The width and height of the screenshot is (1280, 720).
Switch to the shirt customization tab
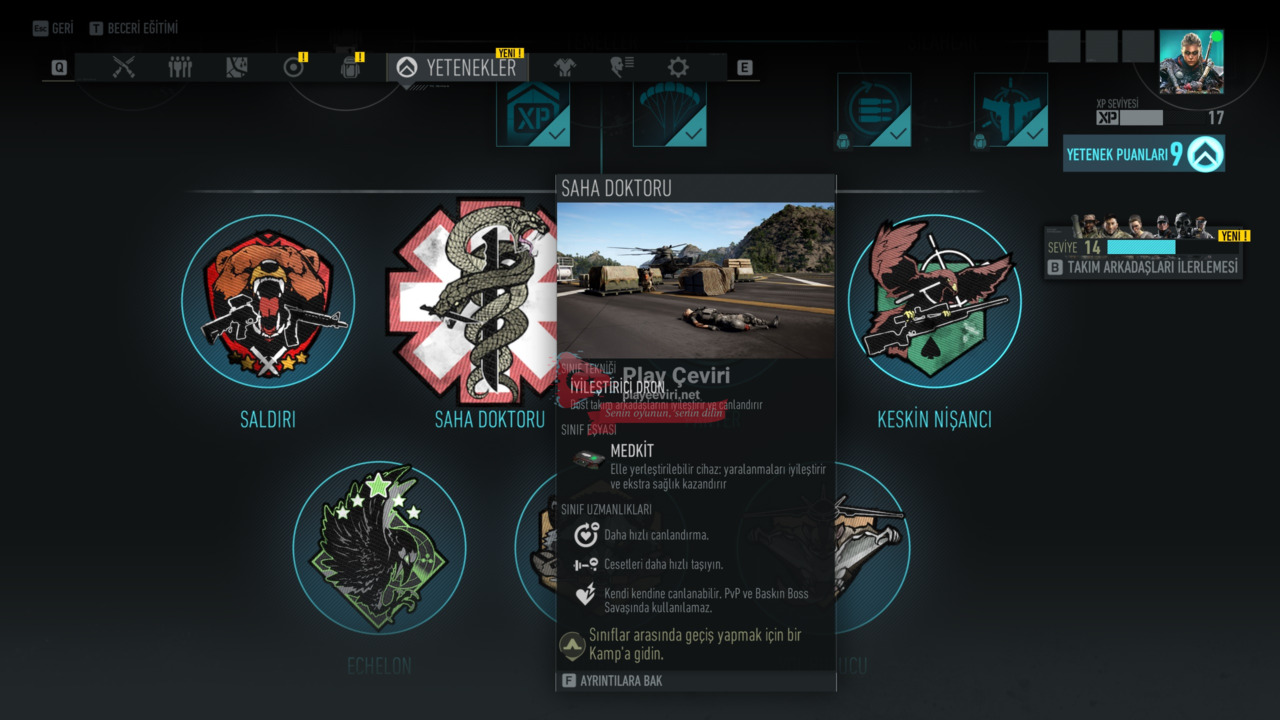tap(565, 67)
